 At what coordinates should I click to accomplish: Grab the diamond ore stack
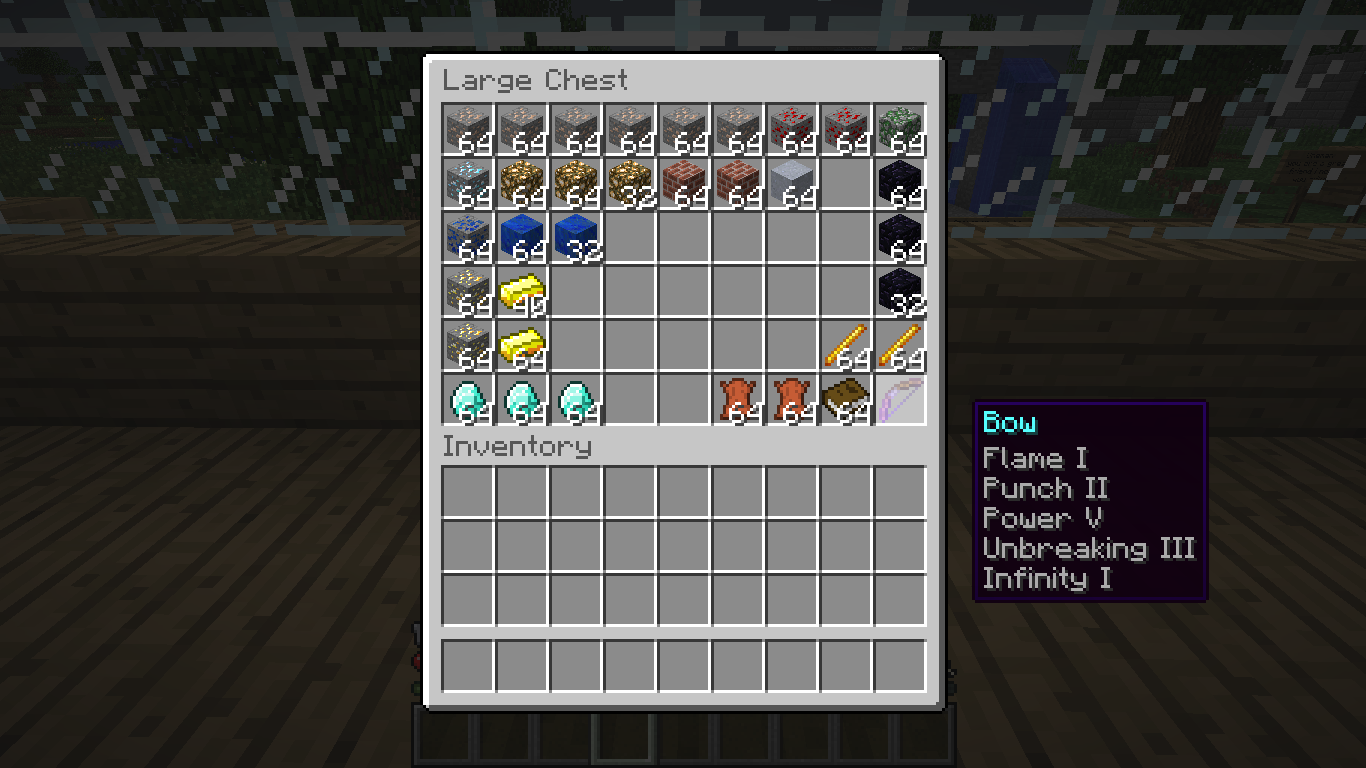click(x=468, y=184)
